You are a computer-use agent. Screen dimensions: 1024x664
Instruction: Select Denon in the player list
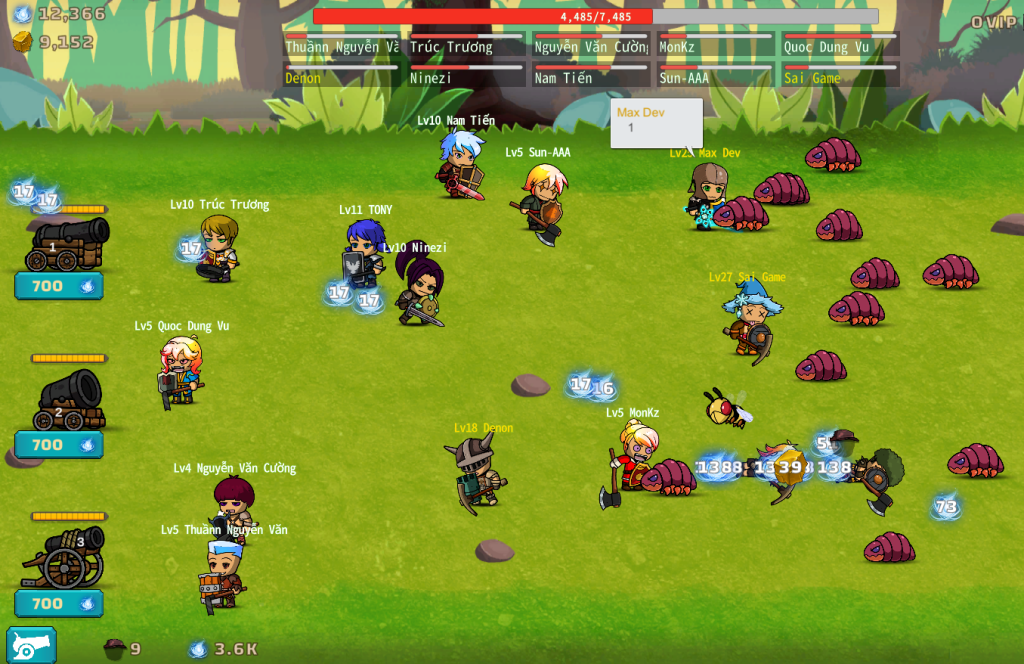coord(341,76)
